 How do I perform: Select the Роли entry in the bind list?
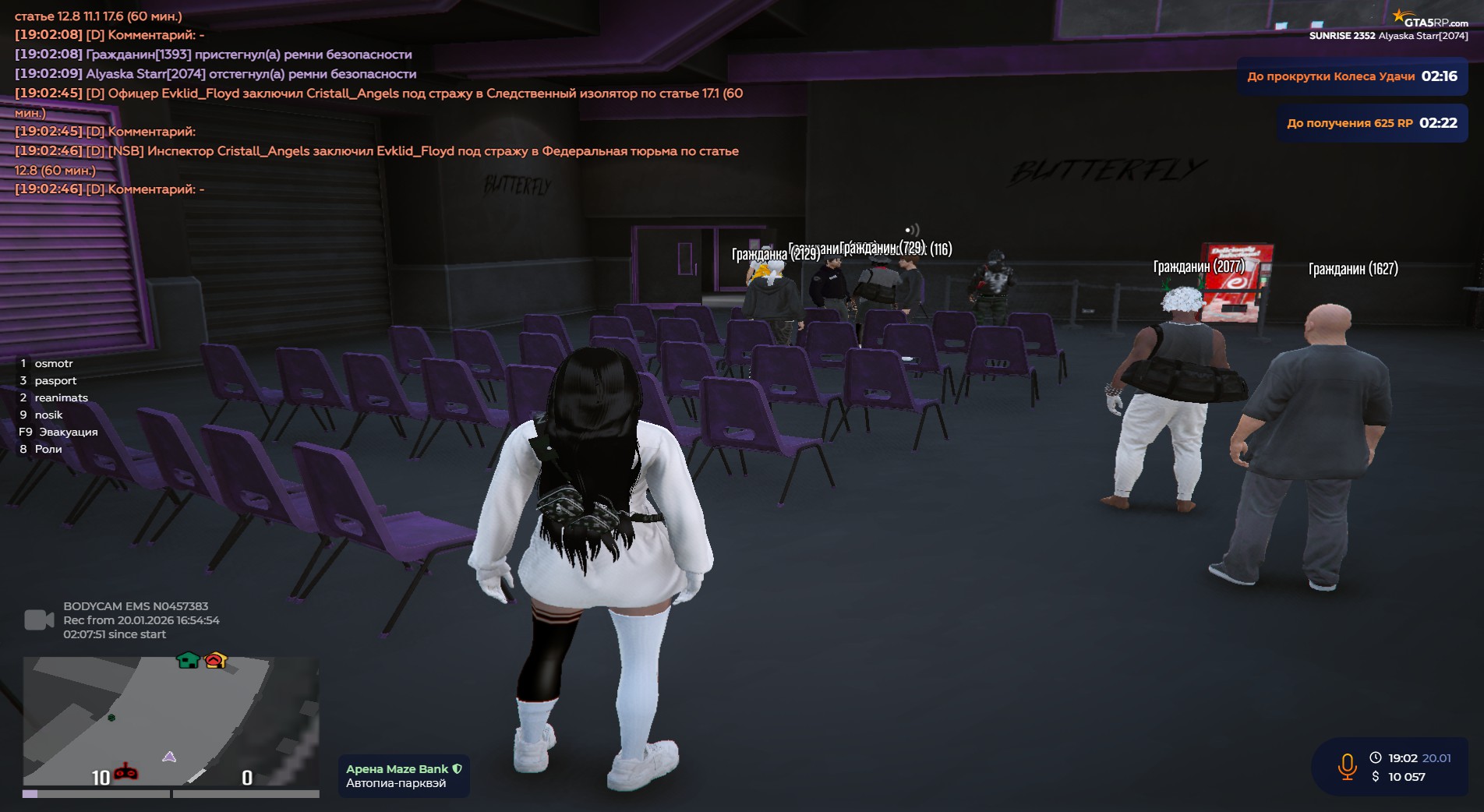[x=48, y=449]
